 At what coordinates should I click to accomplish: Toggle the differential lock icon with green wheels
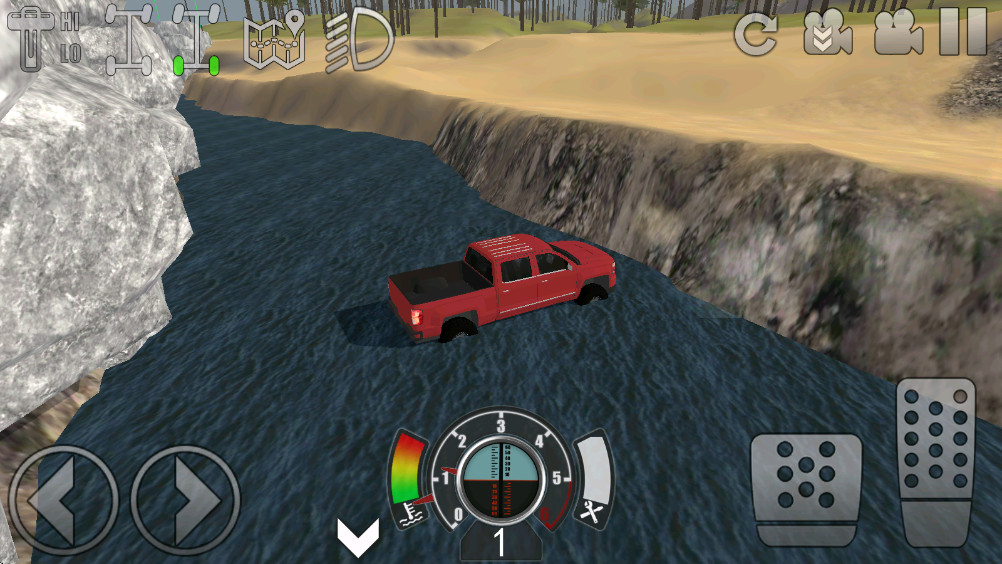[196, 38]
